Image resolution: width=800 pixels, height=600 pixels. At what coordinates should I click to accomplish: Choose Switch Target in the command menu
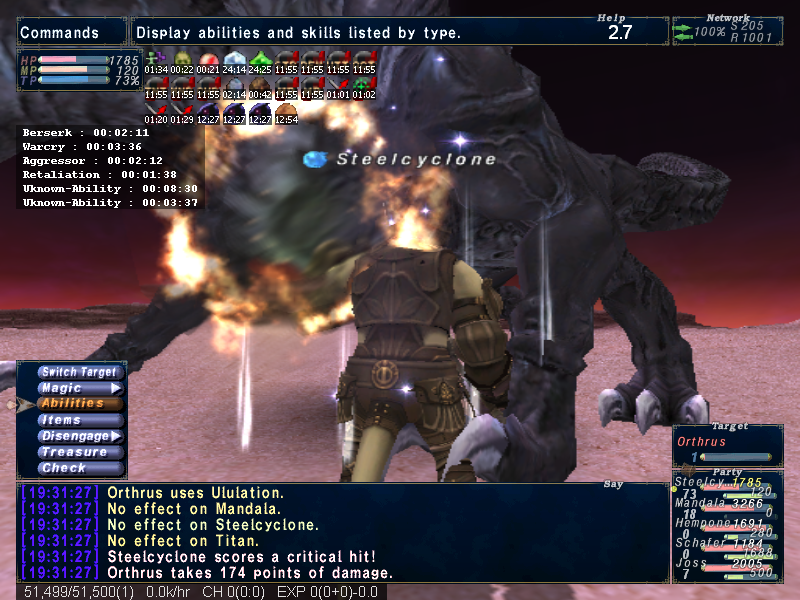click(79, 372)
